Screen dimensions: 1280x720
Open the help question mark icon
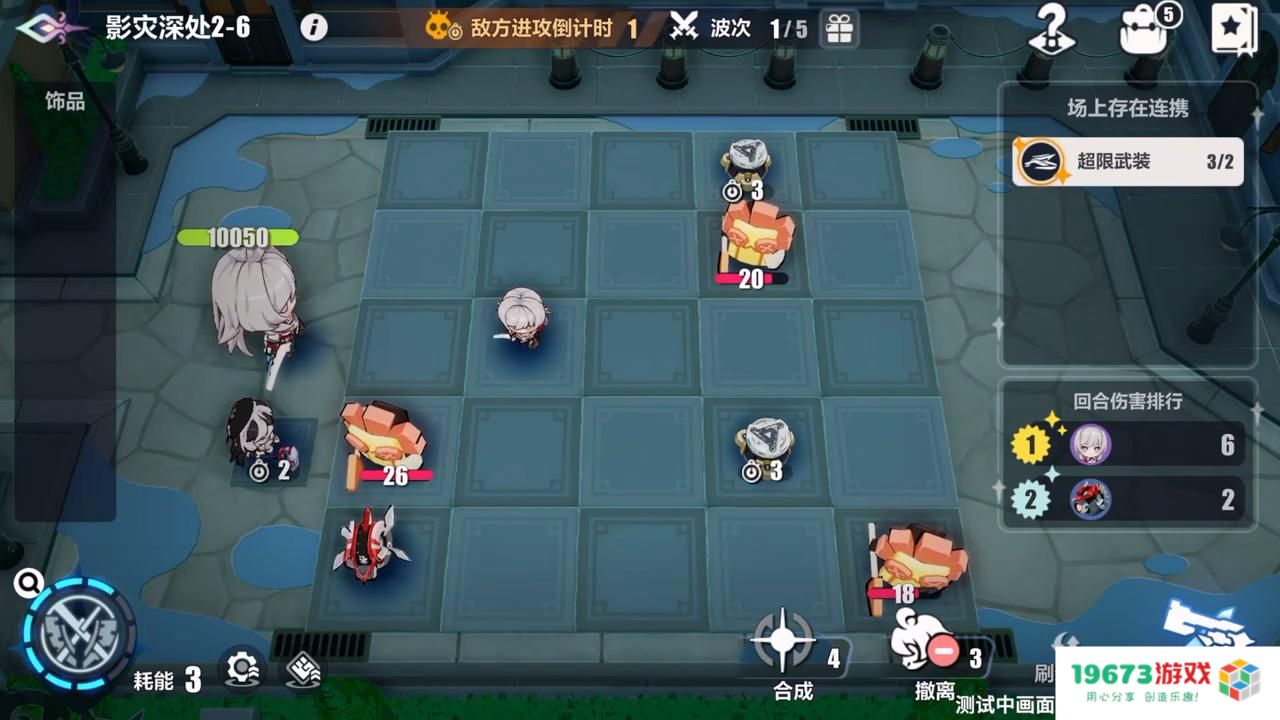[x=1053, y=28]
